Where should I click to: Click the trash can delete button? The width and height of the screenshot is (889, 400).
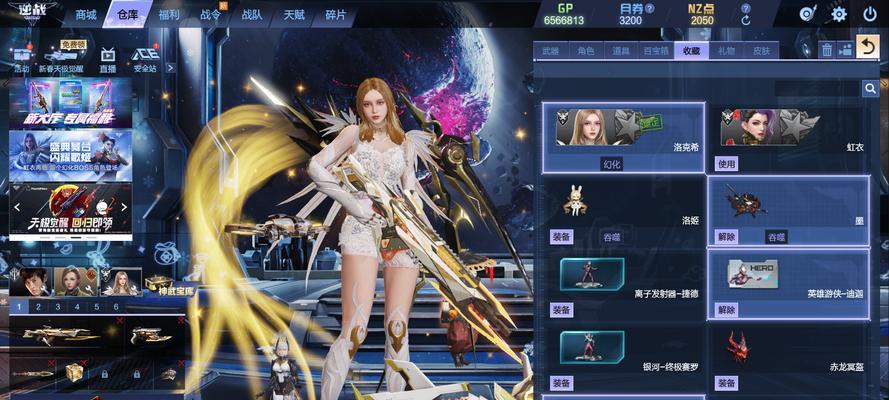click(x=827, y=49)
